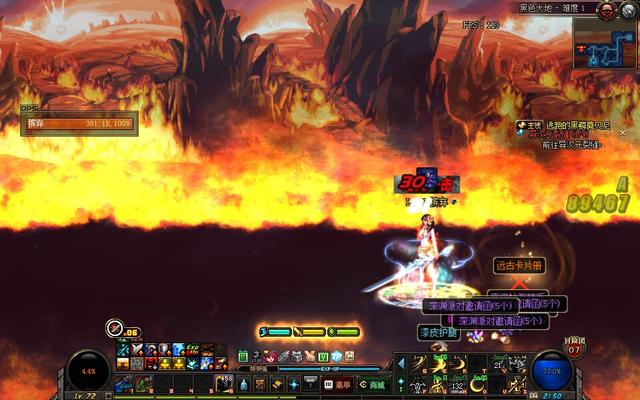The width and height of the screenshot is (640, 400).
Task: Click the grey round icon beside the skull
Action: click(x=627, y=10)
